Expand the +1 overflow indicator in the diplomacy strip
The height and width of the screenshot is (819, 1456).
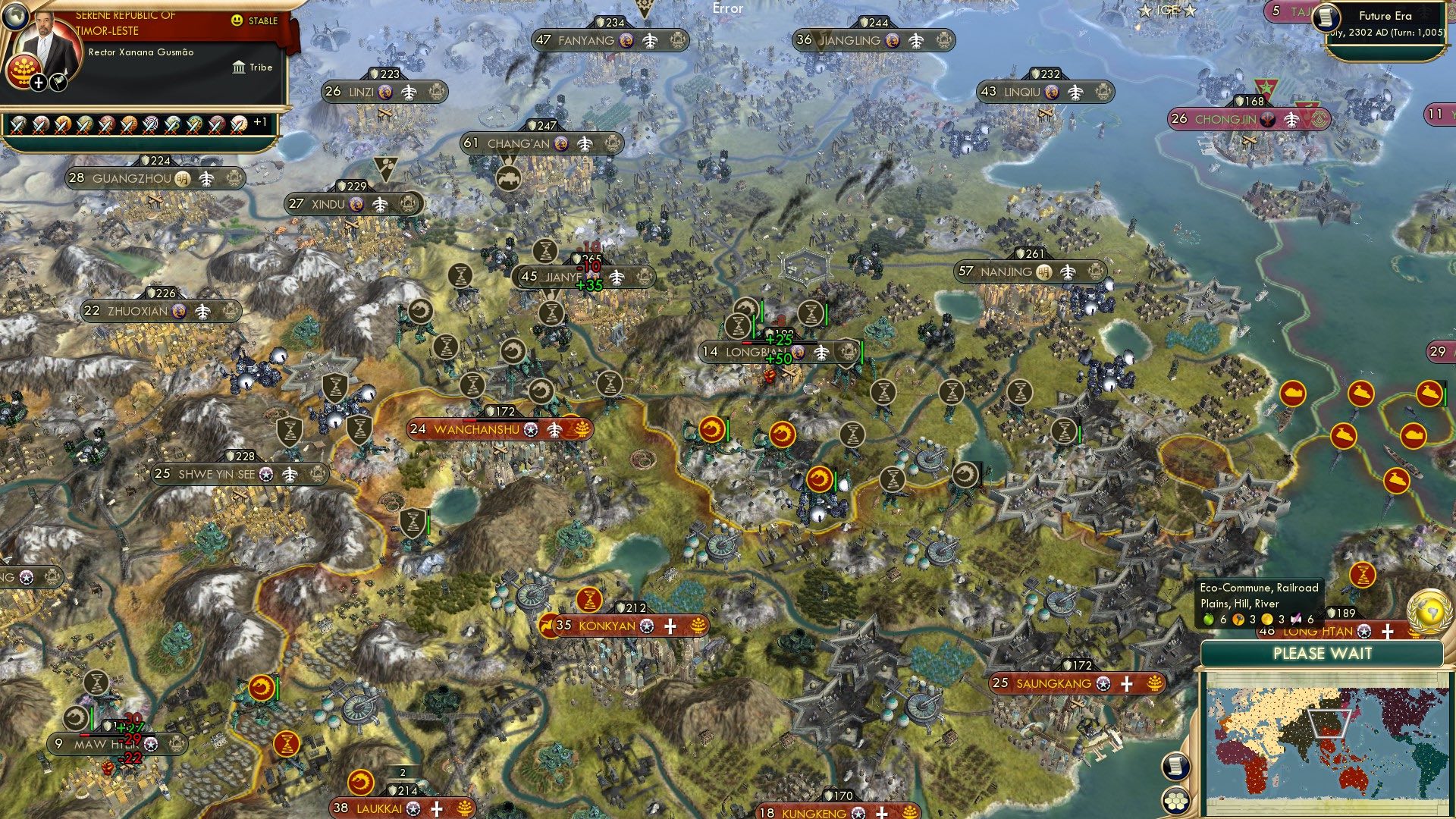(260, 121)
